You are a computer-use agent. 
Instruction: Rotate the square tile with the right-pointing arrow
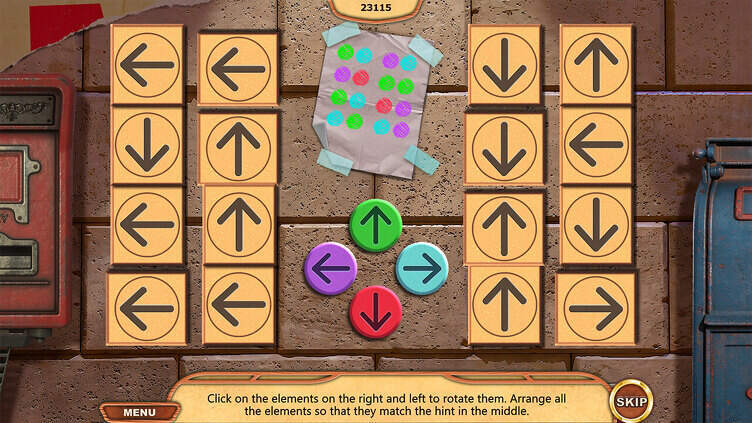tap(596, 308)
